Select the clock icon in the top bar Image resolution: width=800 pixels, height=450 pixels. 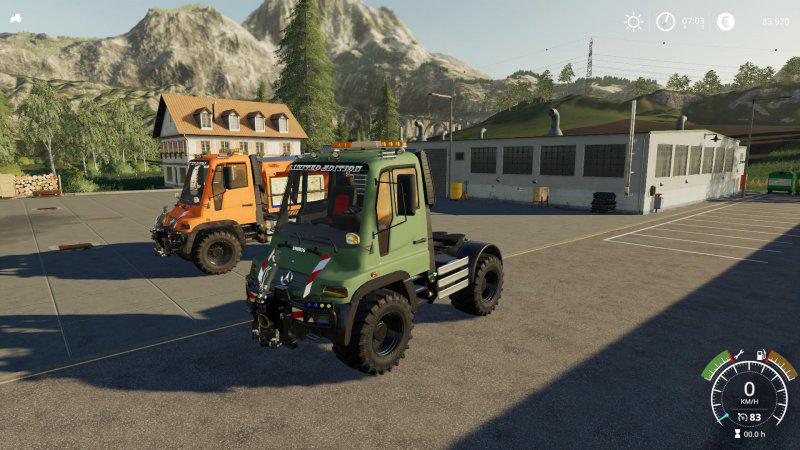click(x=665, y=21)
